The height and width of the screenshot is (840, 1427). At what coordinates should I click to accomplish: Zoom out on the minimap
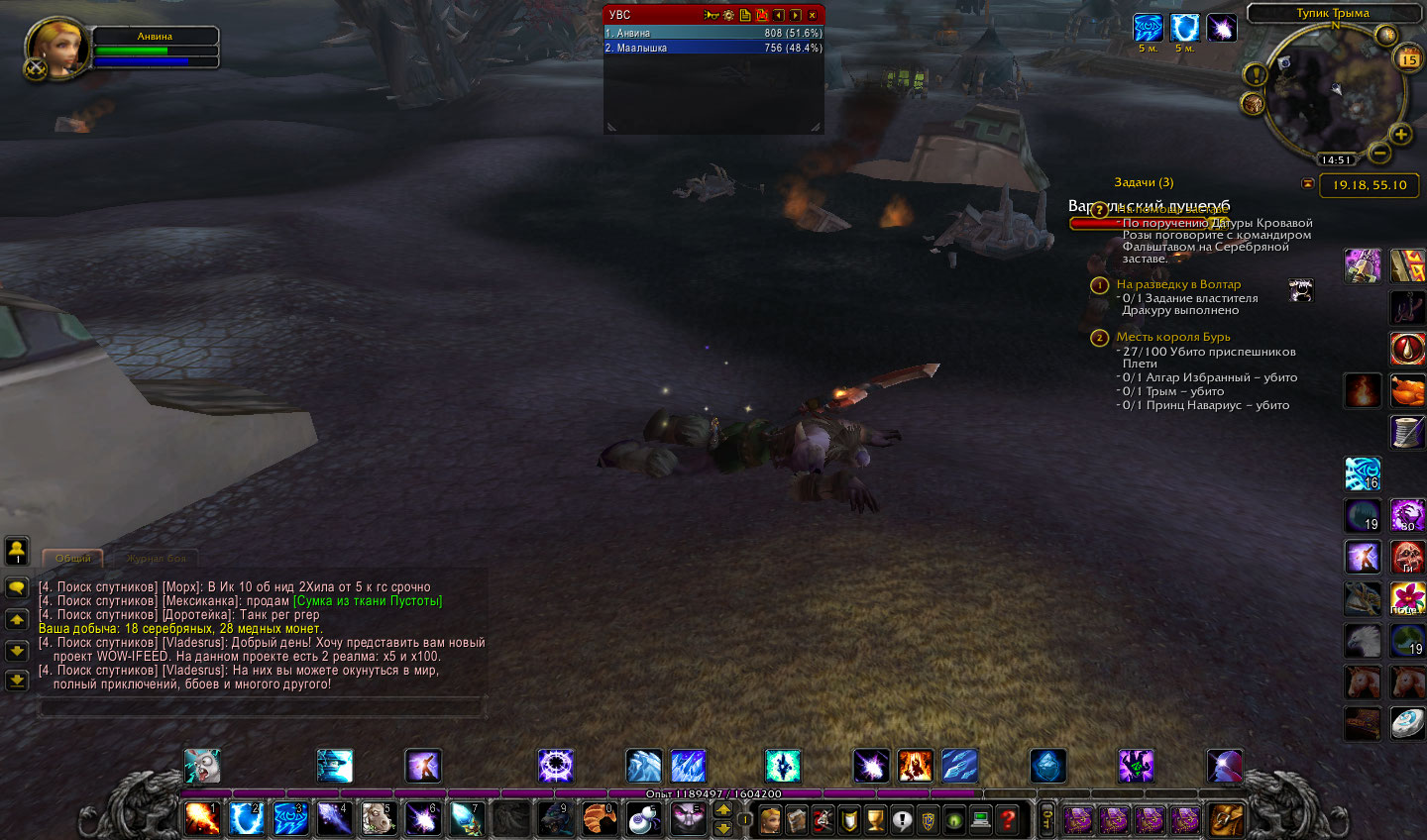click(1378, 153)
